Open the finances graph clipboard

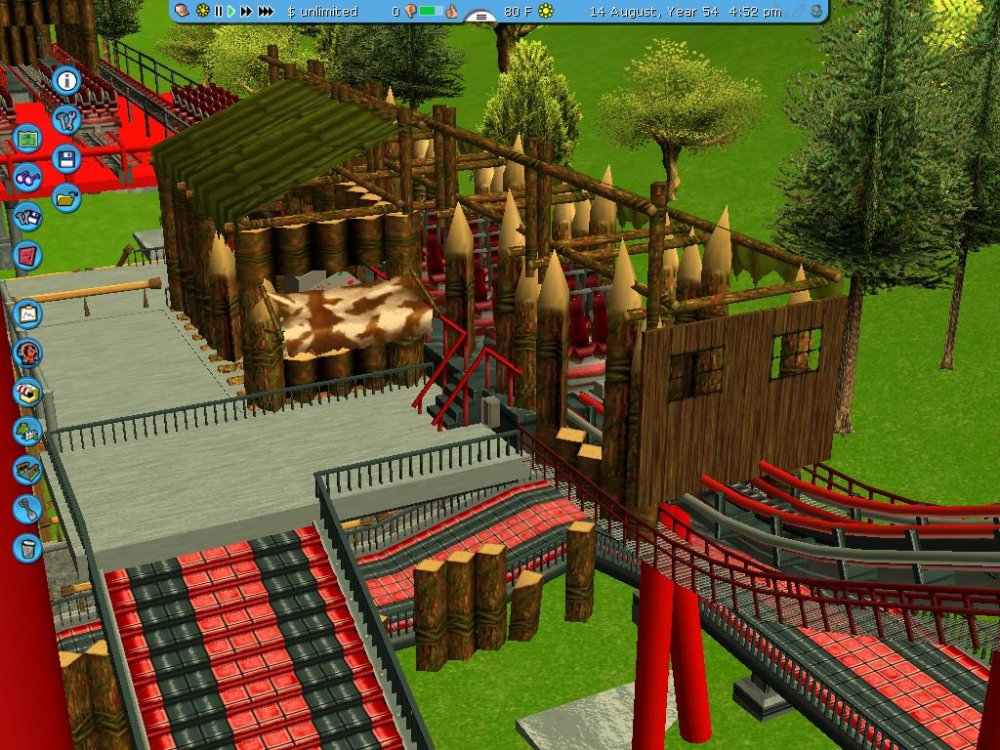pyautogui.click(x=27, y=314)
